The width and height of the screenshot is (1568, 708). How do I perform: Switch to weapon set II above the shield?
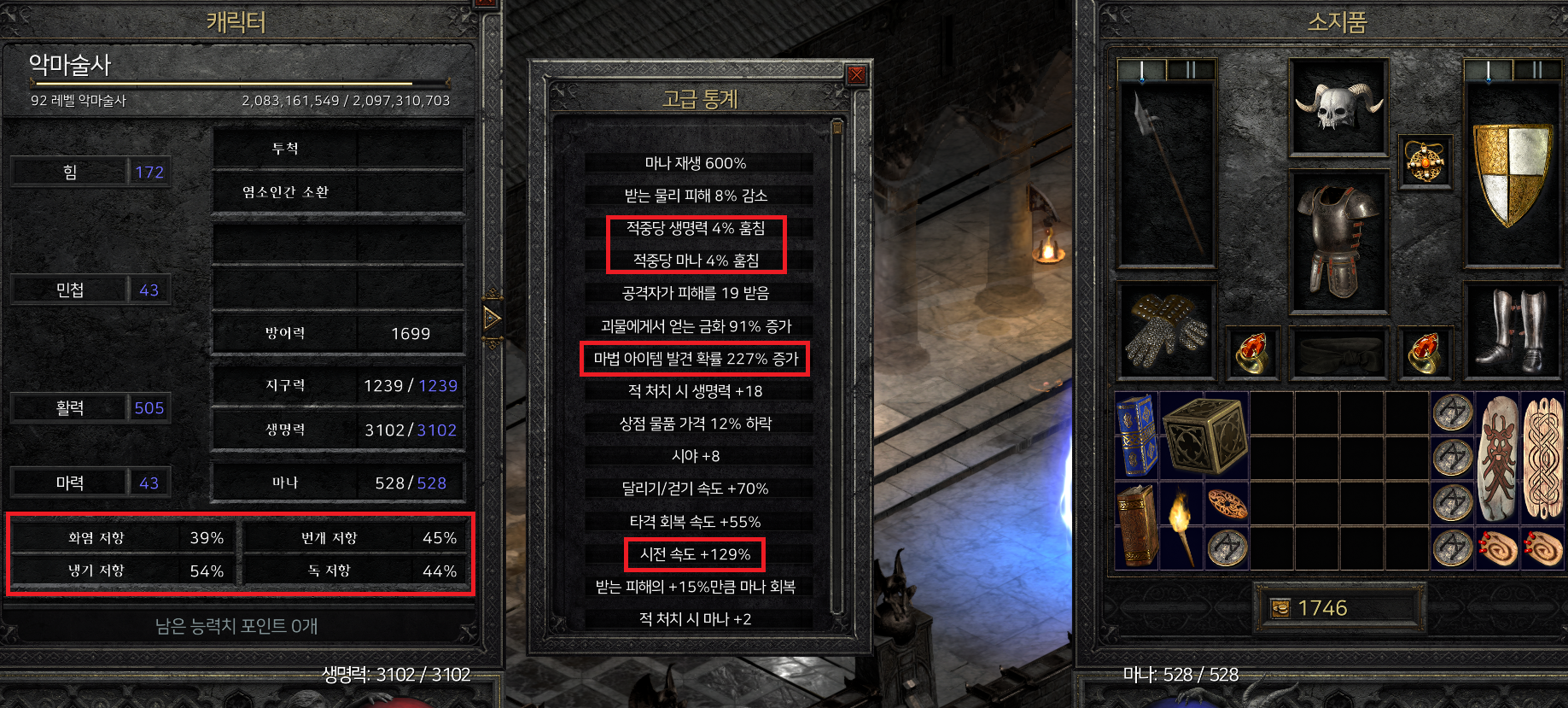click(1536, 70)
